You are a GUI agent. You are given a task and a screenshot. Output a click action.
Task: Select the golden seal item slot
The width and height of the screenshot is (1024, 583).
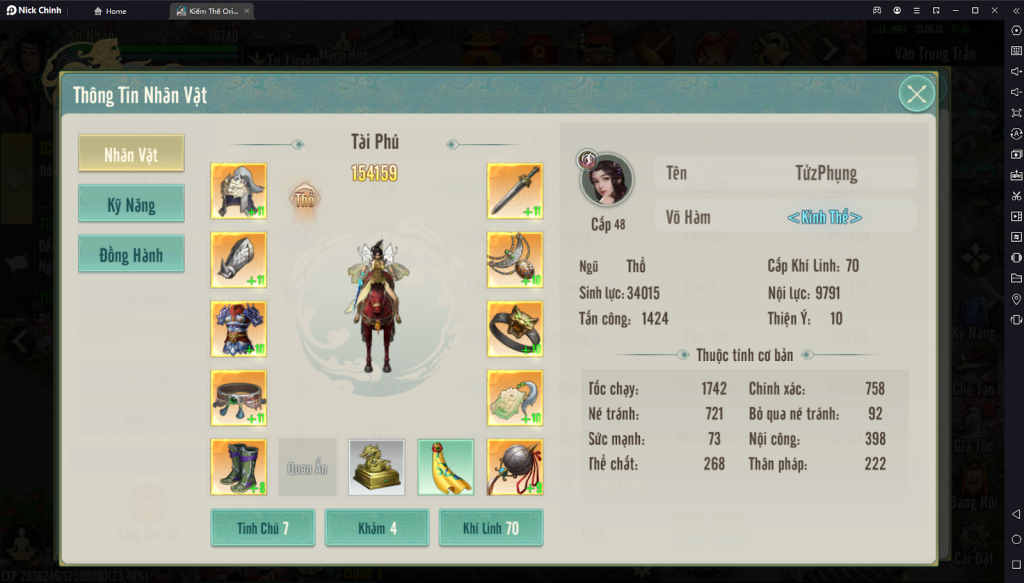point(377,467)
